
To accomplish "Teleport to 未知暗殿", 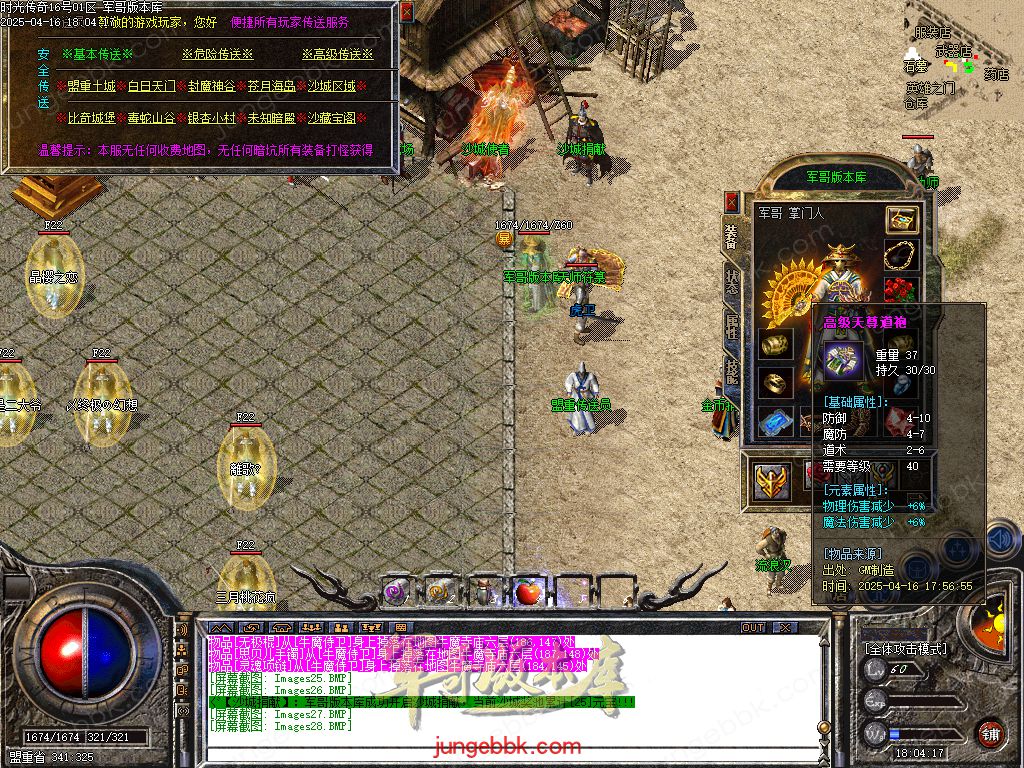I will [x=272, y=118].
